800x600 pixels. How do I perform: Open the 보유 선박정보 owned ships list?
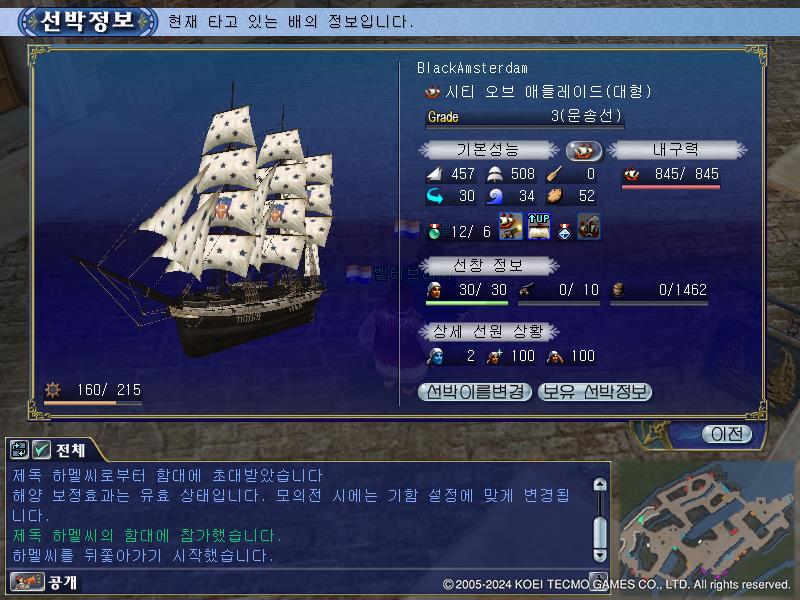[x=595, y=392]
